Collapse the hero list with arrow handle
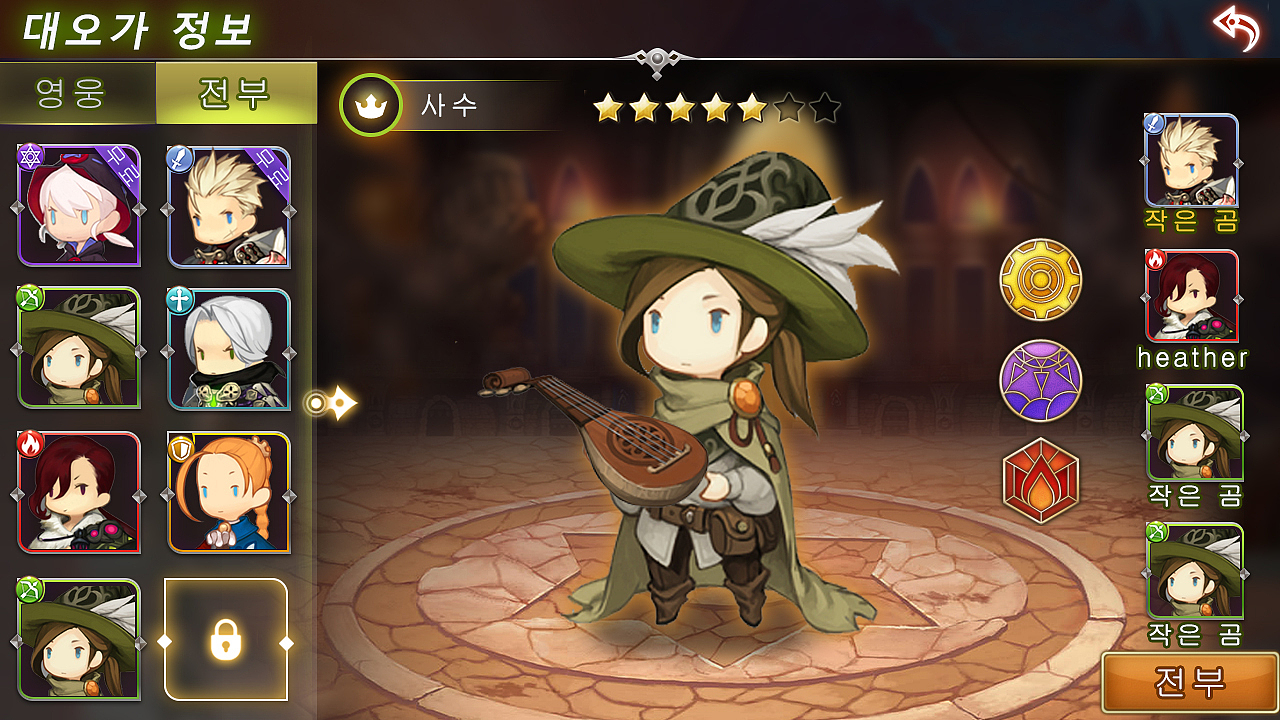This screenshot has height=720, width=1280. coord(331,403)
